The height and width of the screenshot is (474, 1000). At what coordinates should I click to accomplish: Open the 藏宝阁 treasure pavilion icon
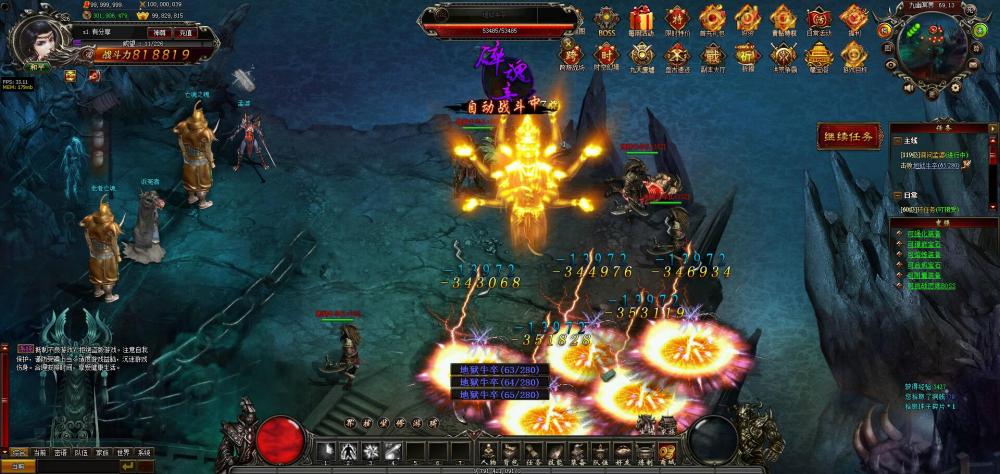tap(818, 55)
